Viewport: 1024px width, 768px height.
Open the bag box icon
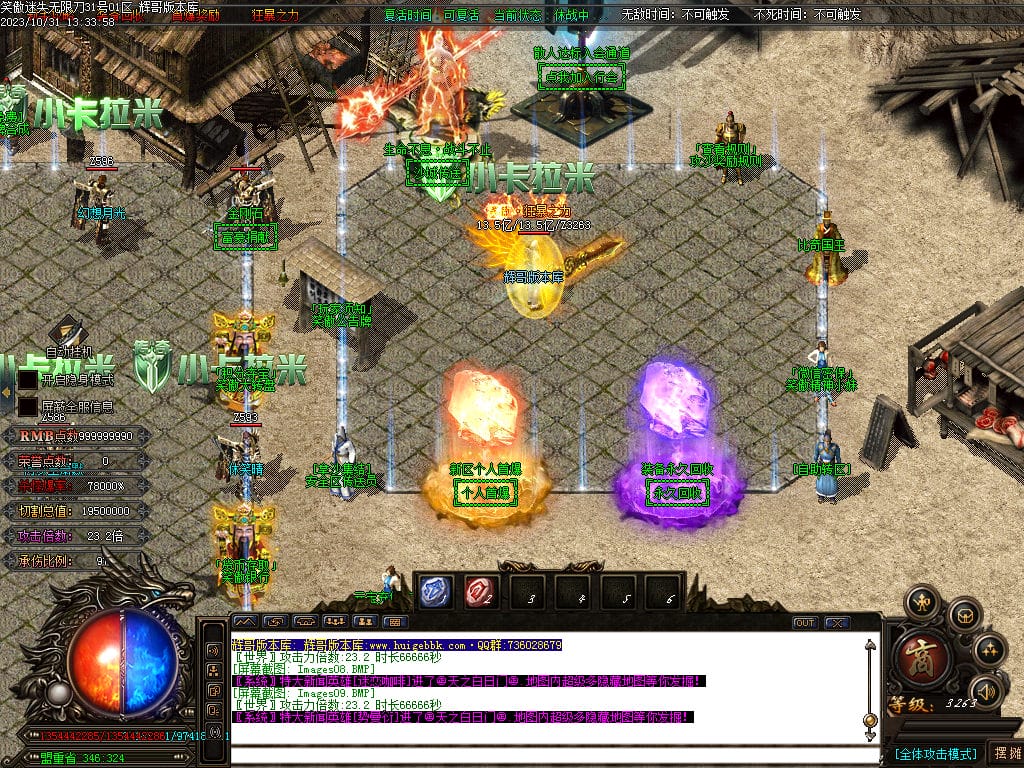point(963,614)
